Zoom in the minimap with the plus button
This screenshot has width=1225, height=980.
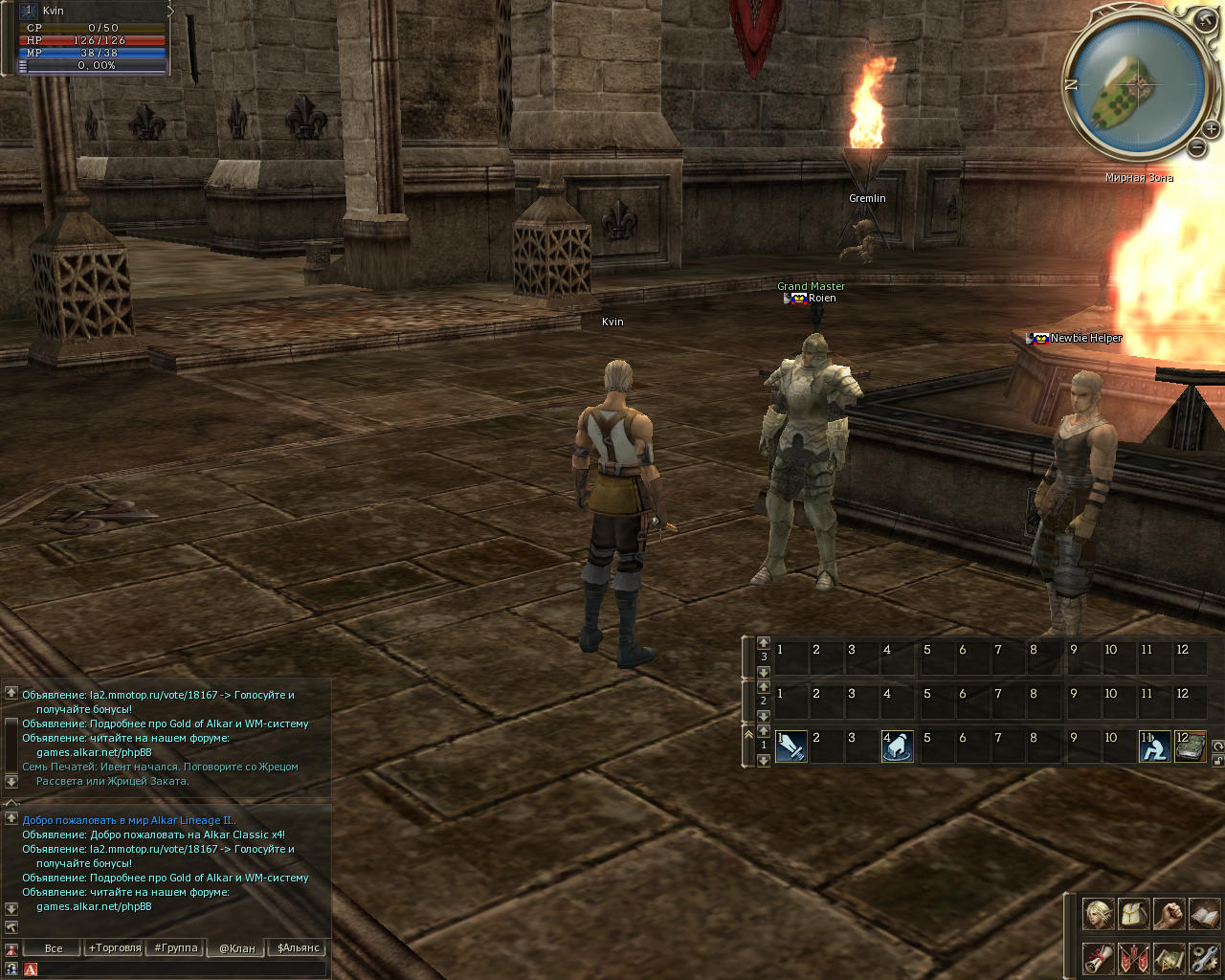point(1212,128)
